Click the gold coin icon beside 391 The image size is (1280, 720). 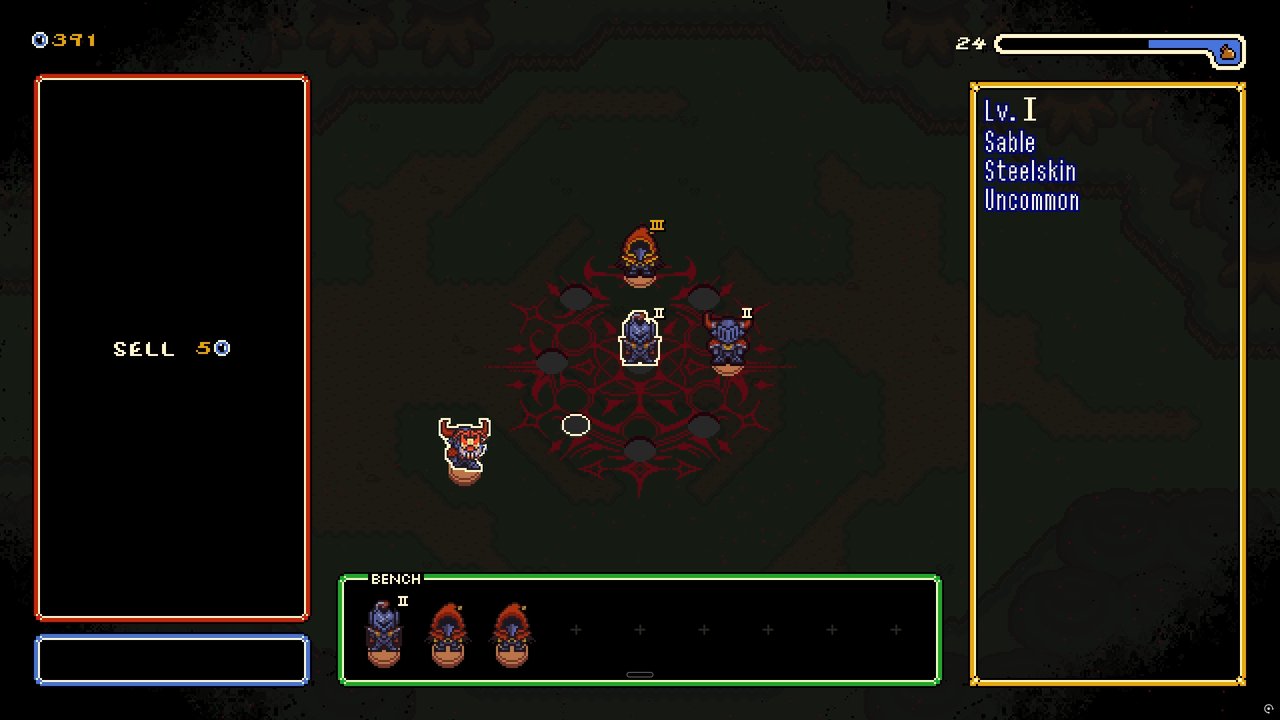38,40
